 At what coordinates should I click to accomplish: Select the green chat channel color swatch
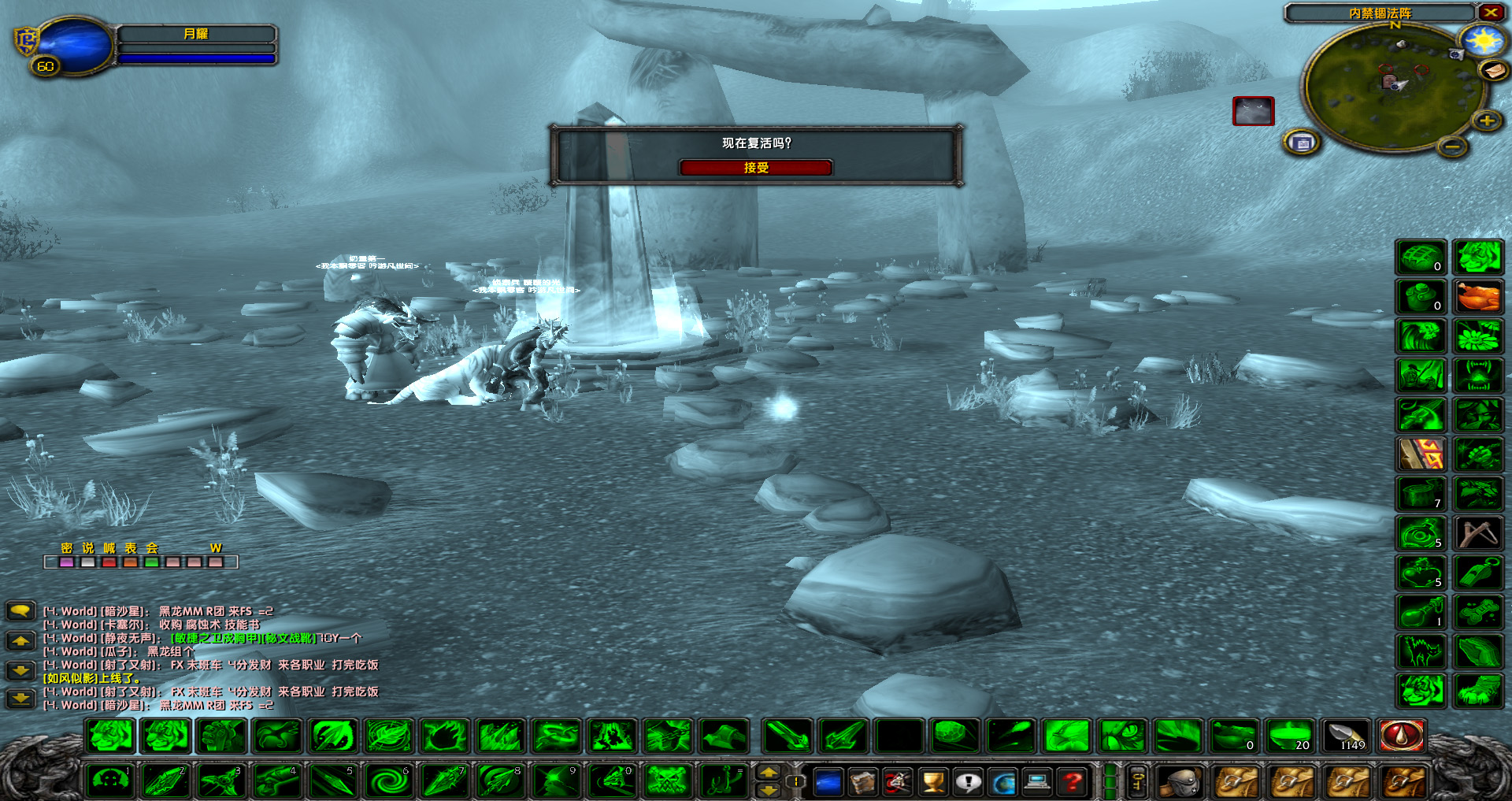point(152,562)
